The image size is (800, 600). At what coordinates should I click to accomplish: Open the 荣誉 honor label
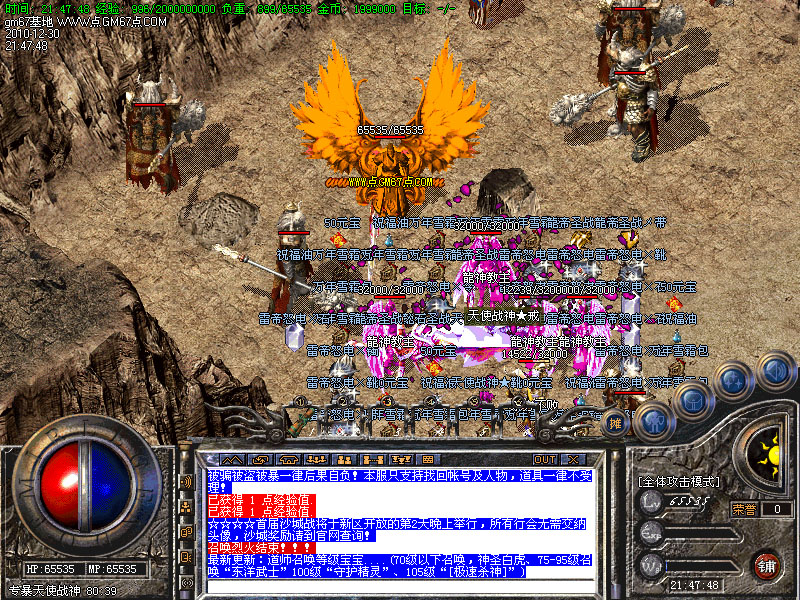(743, 509)
